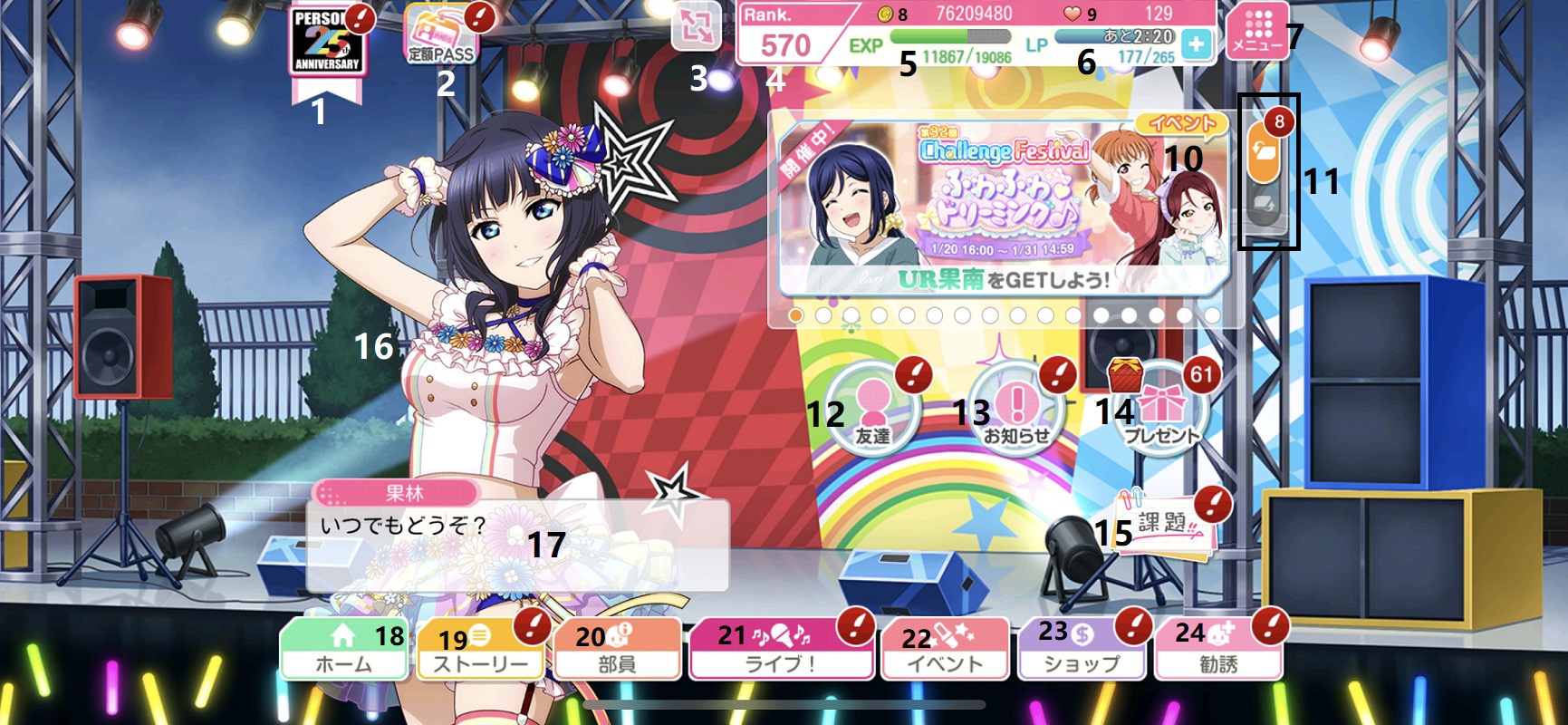This screenshot has width=1568, height=725.
Task: Toggle the fullscreen arrows button
Action: coord(697,27)
